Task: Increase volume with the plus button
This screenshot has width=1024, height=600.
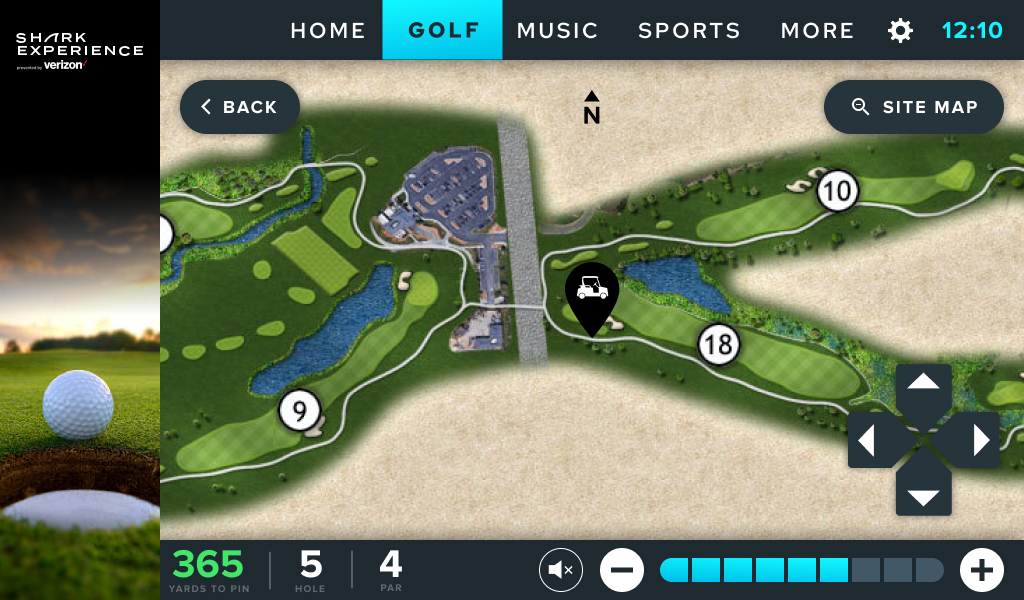Action: 982,570
